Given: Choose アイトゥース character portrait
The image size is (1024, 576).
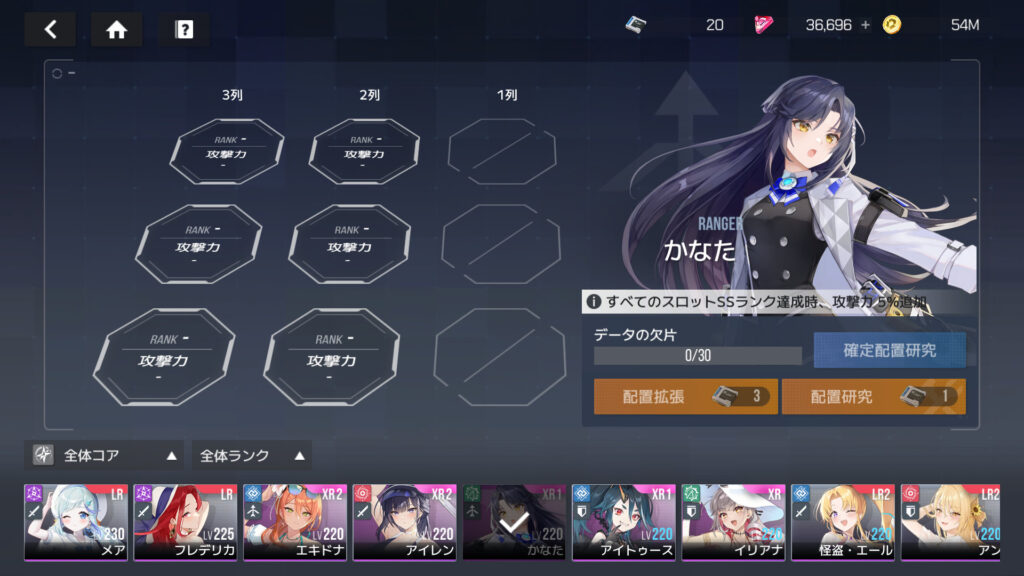Looking at the screenshot, I should point(623,522).
